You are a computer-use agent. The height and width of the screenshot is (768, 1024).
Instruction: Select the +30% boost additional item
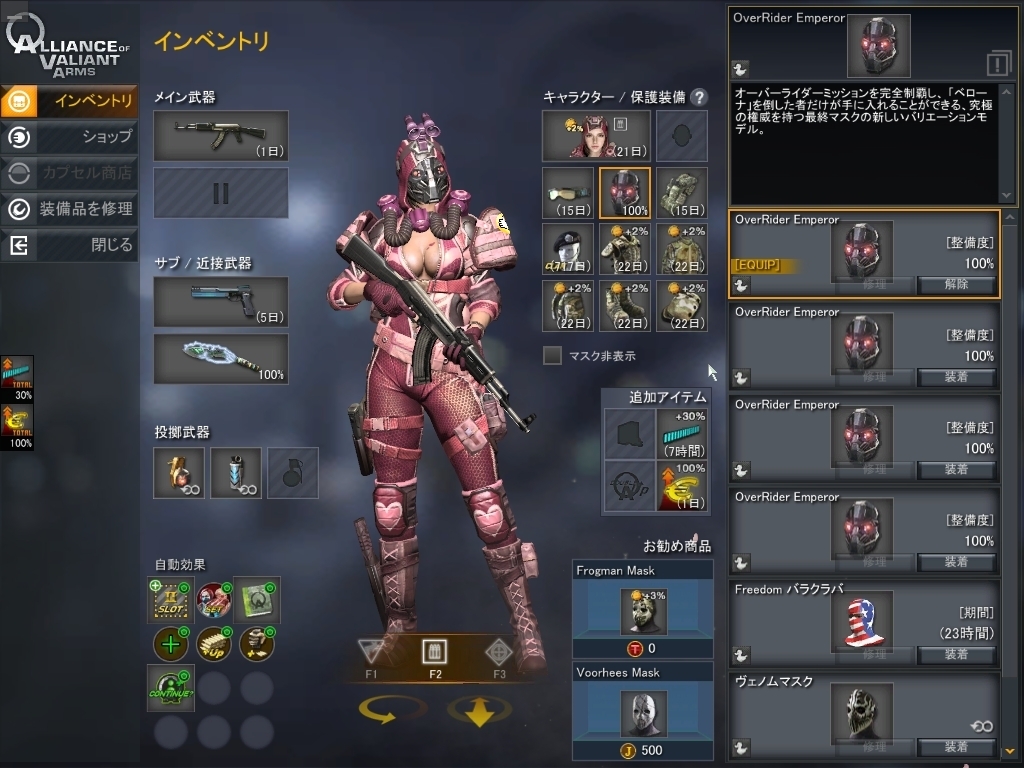coord(684,434)
